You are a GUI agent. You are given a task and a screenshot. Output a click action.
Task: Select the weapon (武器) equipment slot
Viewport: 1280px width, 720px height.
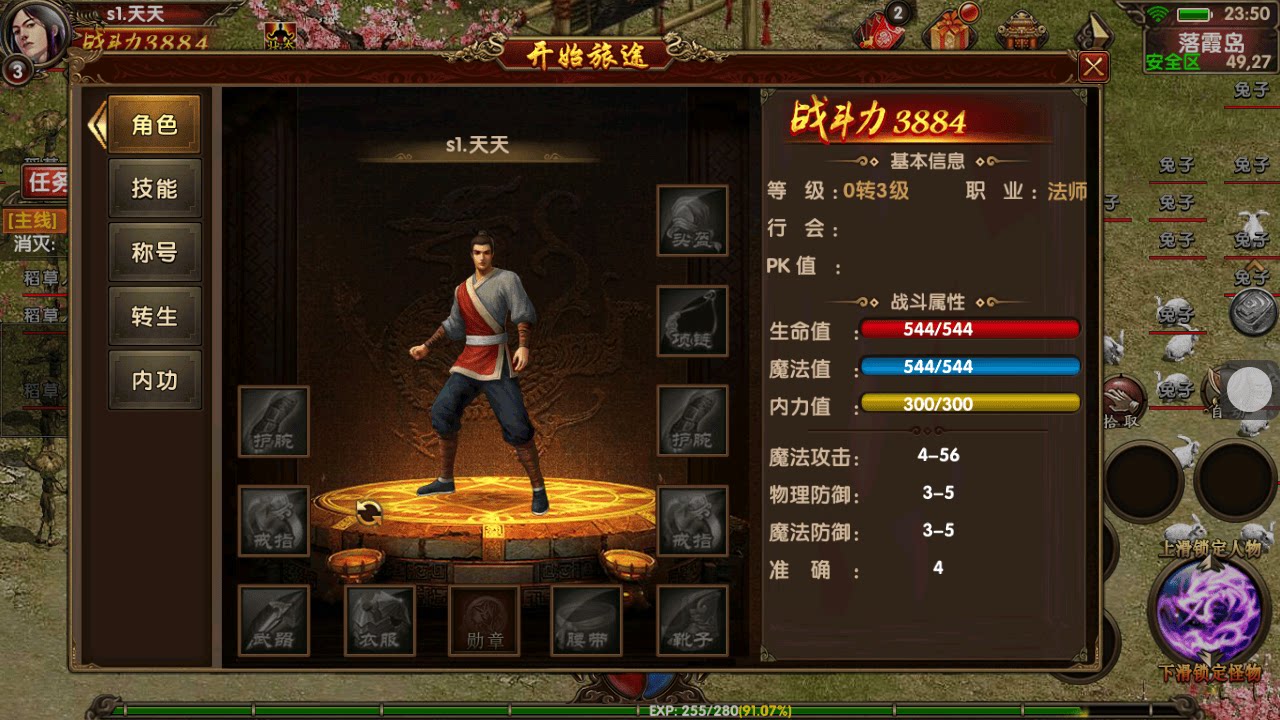[273, 622]
